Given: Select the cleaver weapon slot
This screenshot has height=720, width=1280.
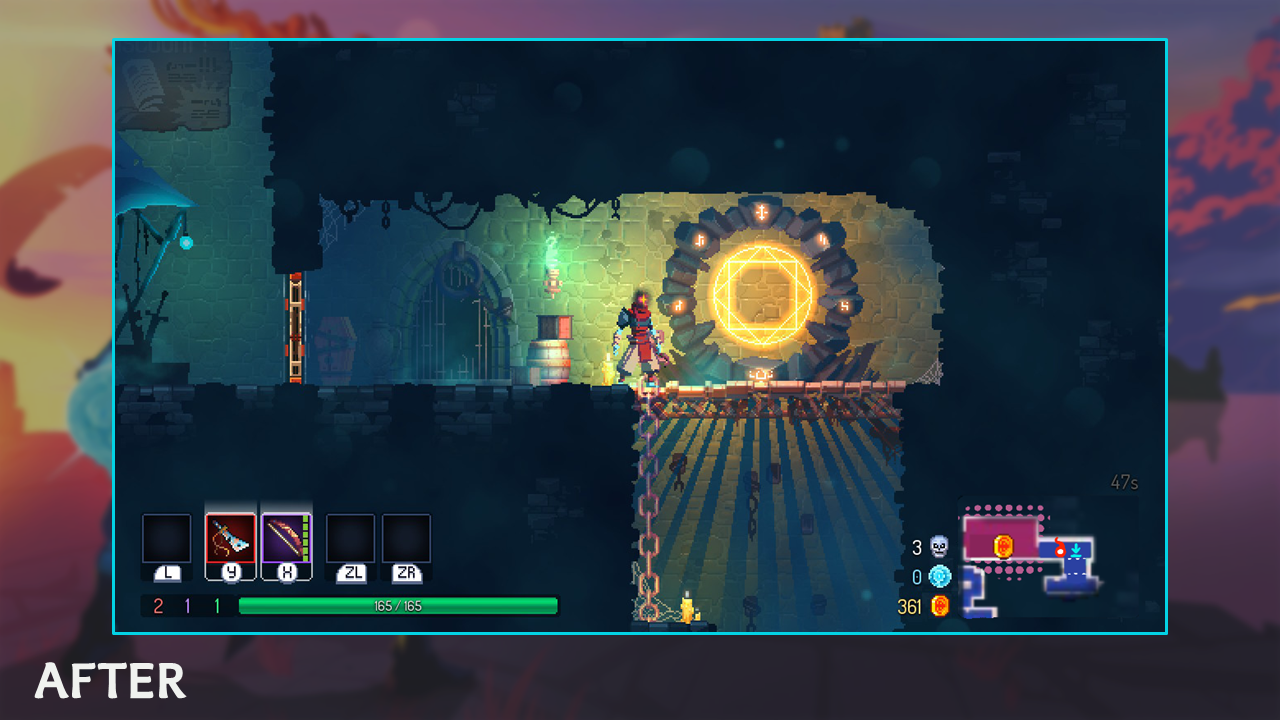Looking at the screenshot, I should click(x=231, y=539).
